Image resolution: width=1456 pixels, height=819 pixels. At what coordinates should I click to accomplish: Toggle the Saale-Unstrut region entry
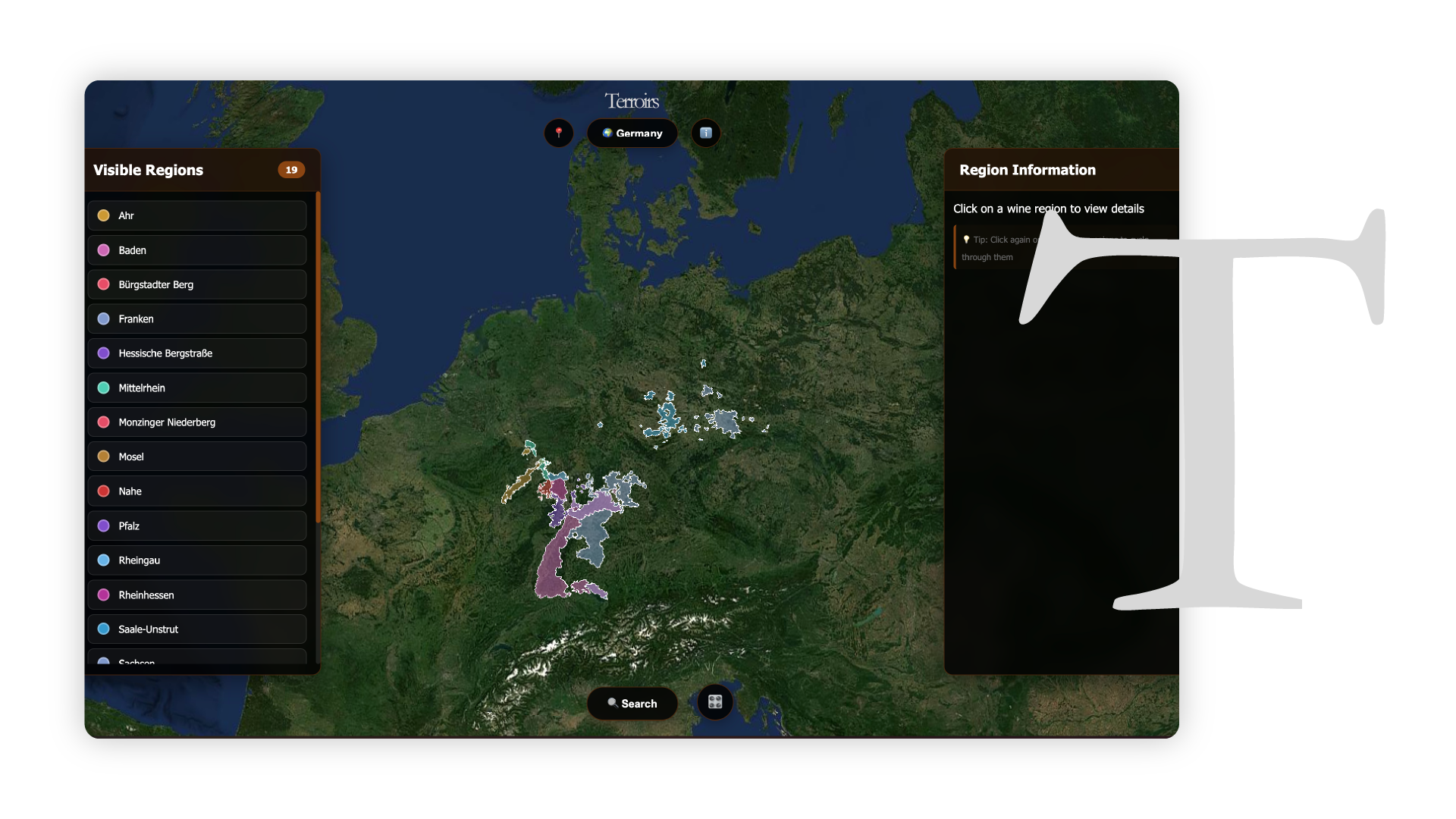(x=196, y=629)
